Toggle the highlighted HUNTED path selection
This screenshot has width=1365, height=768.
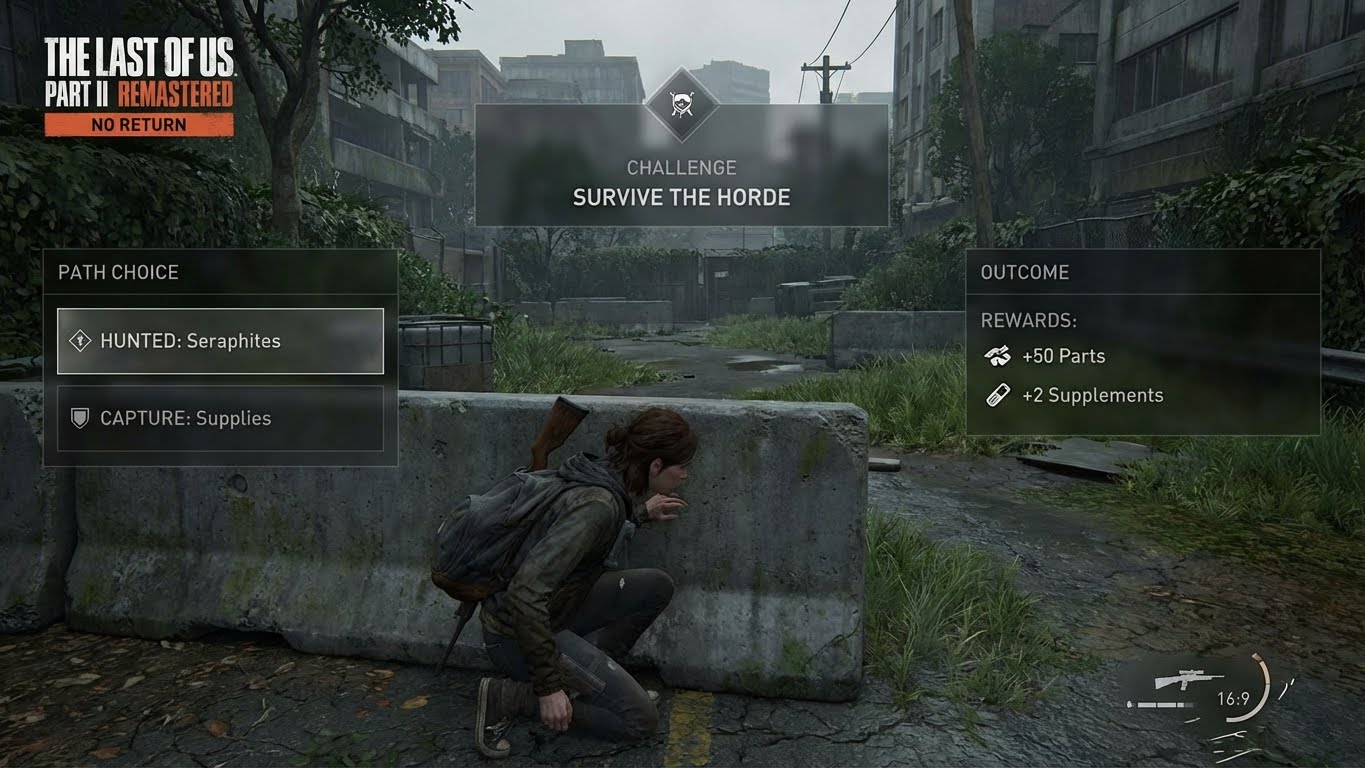(220, 340)
